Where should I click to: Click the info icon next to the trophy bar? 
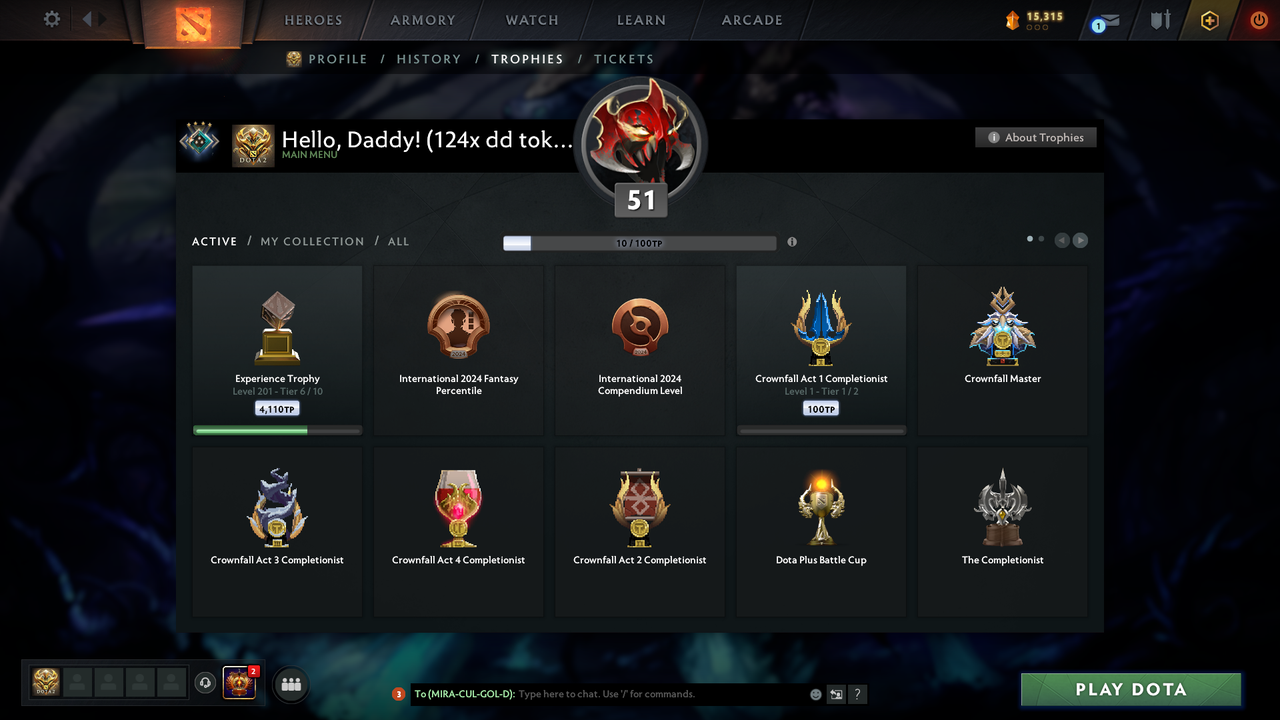792,242
